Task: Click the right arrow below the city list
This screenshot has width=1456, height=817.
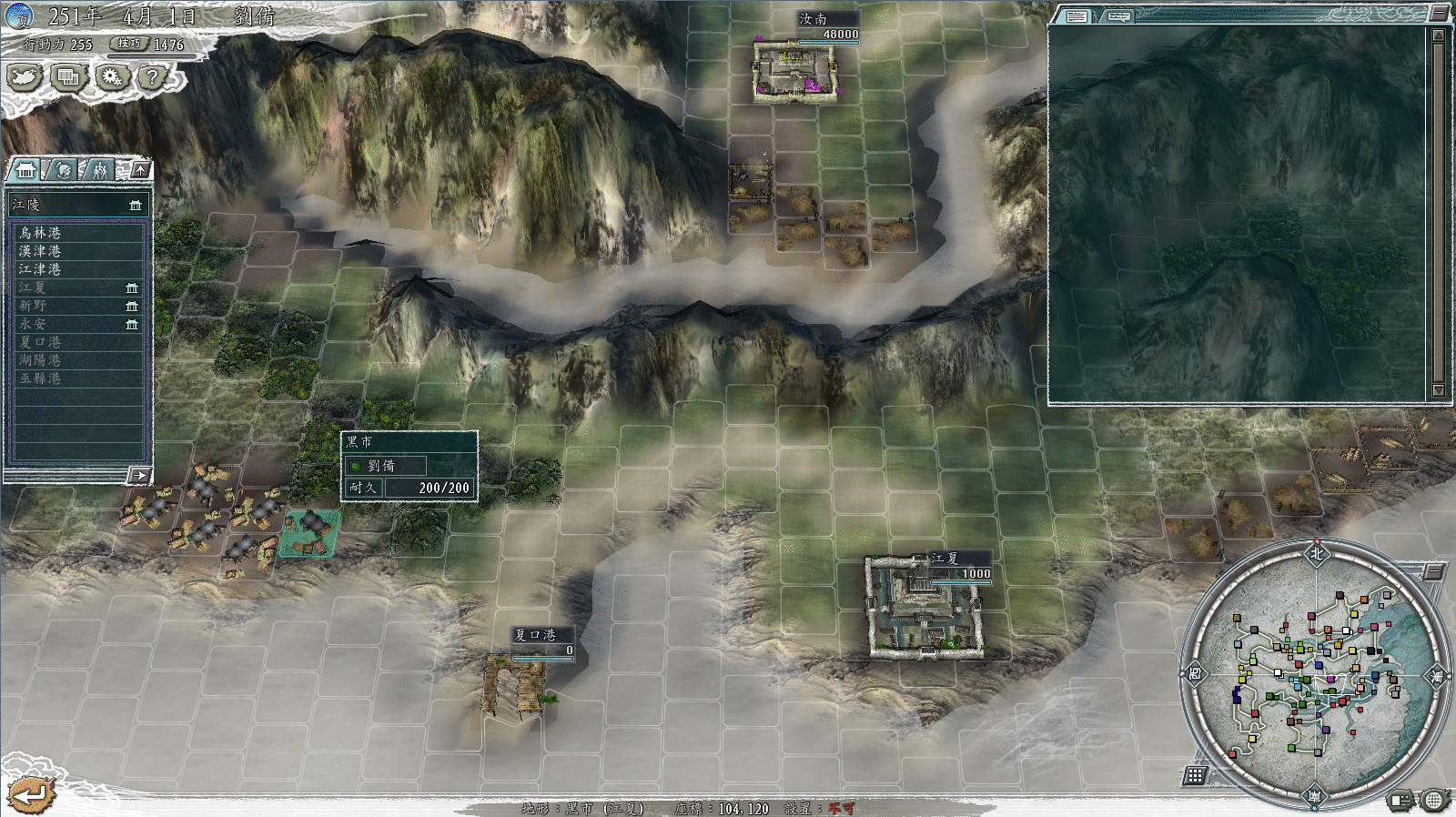Action: click(x=138, y=475)
